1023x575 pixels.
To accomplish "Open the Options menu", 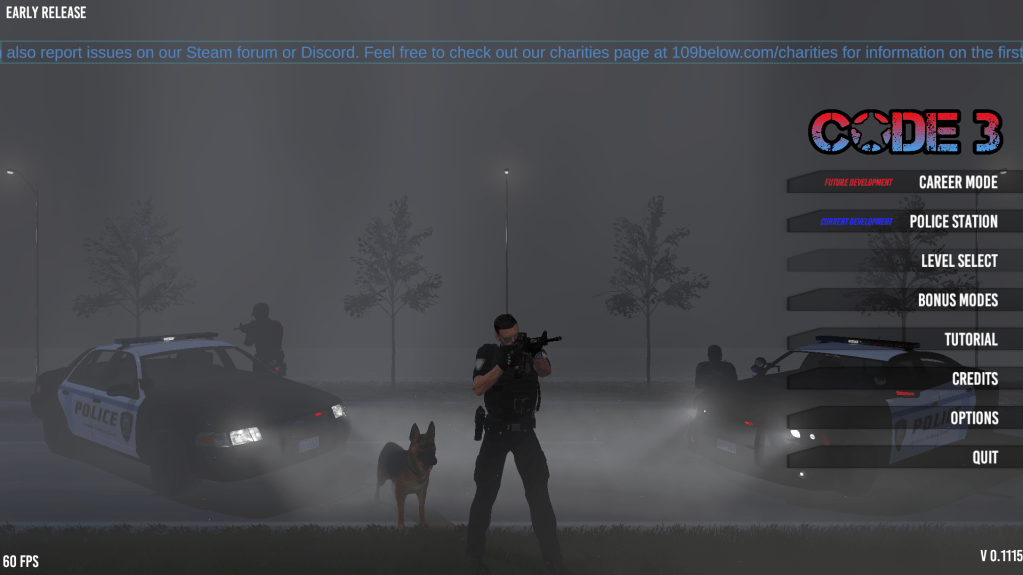I will click(x=973, y=418).
